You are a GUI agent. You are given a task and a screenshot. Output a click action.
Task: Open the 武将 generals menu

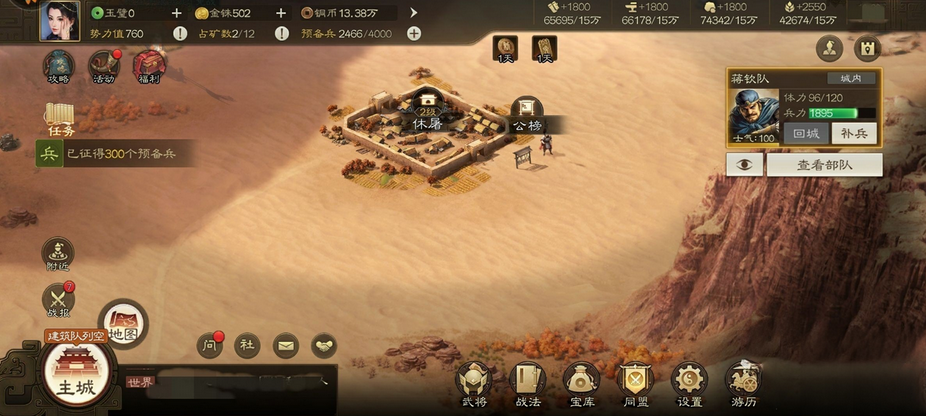coord(474,382)
